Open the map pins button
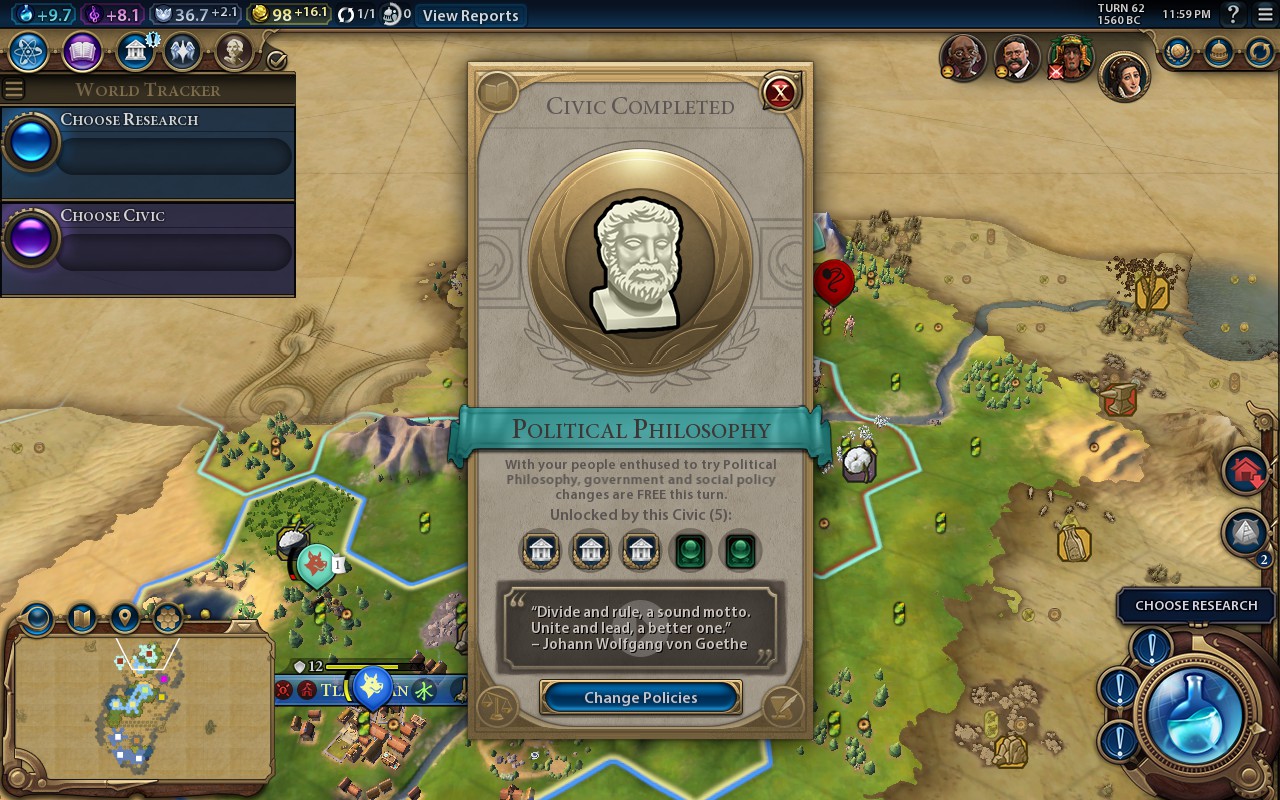 pos(125,618)
